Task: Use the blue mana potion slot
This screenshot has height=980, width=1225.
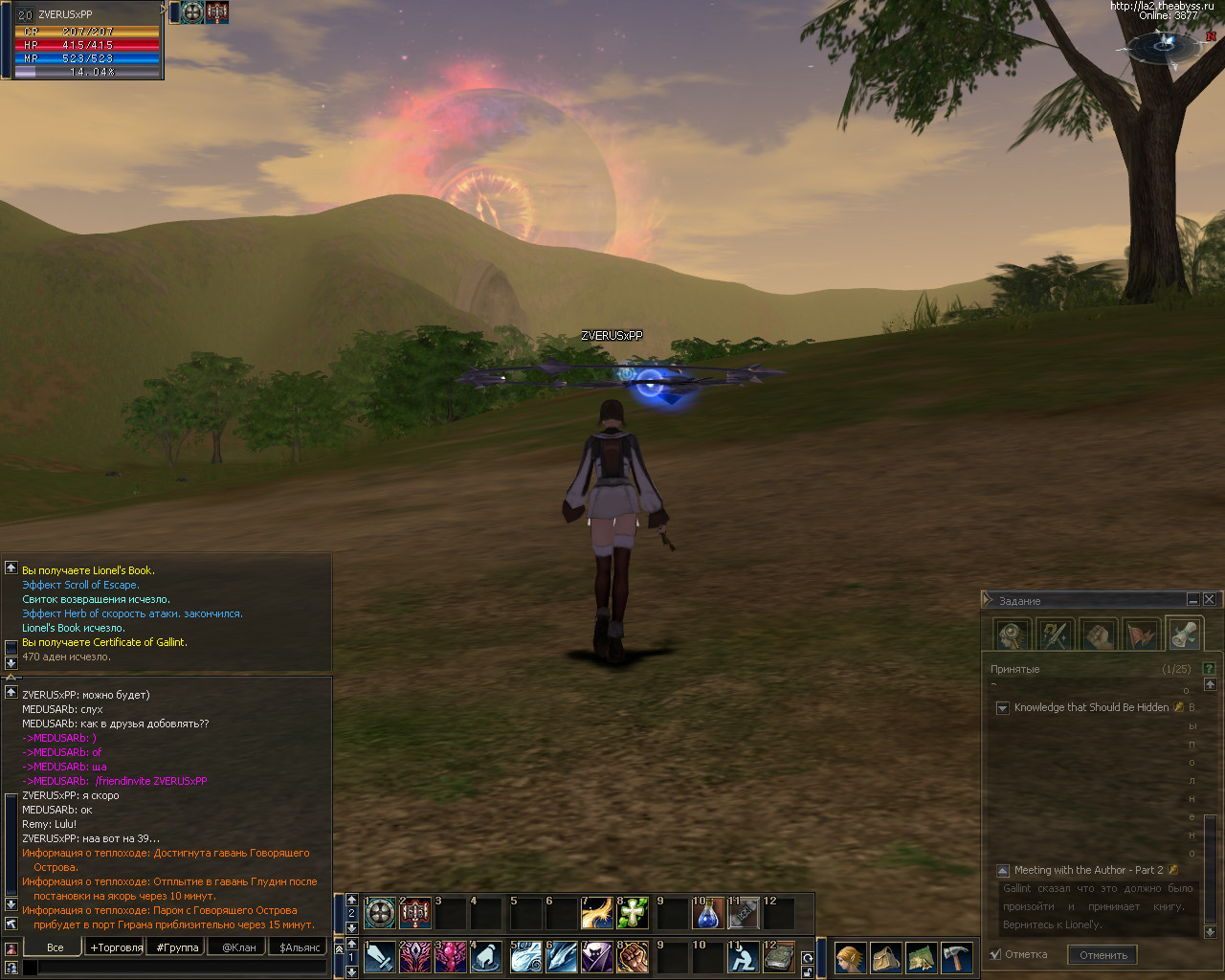Action: [x=707, y=914]
